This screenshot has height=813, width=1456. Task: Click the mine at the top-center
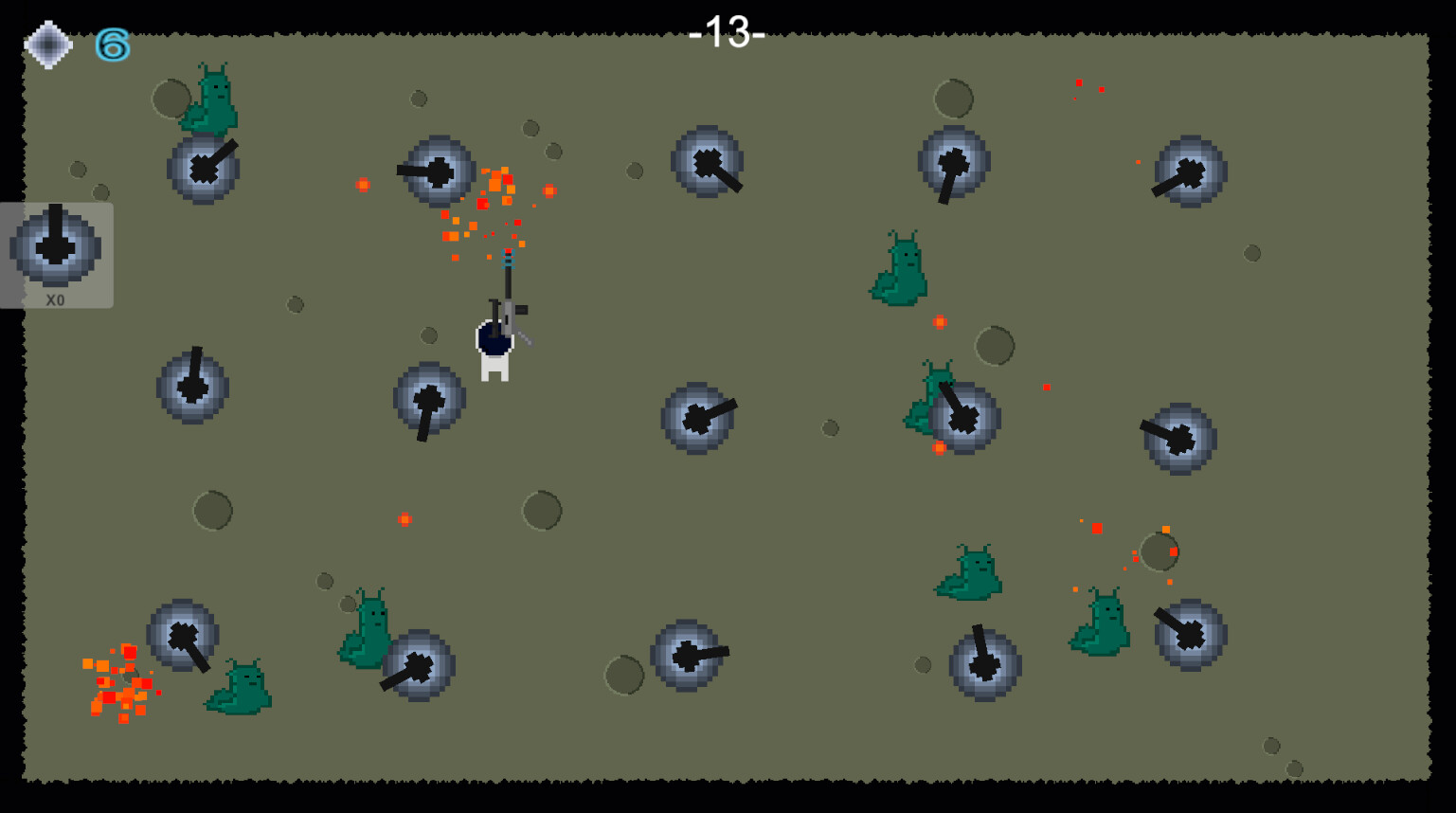(x=709, y=162)
